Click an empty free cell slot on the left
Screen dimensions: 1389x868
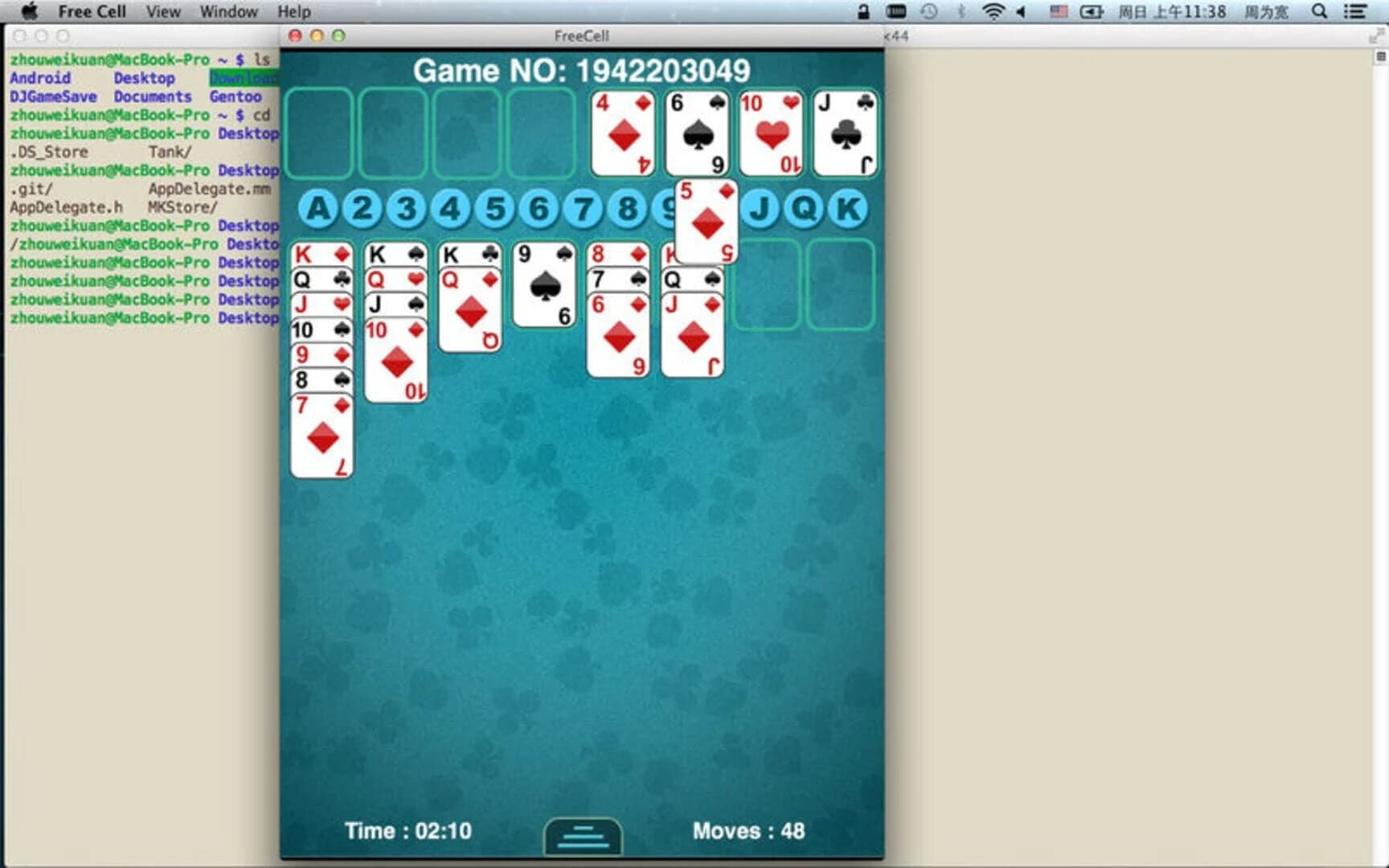[320, 133]
